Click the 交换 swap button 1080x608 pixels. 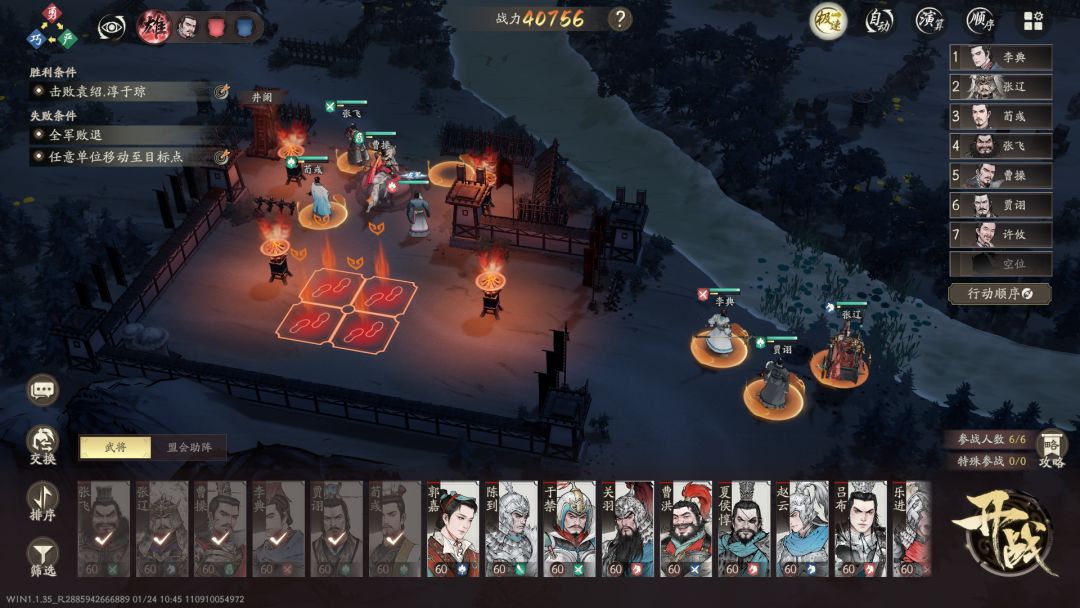[x=43, y=445]
